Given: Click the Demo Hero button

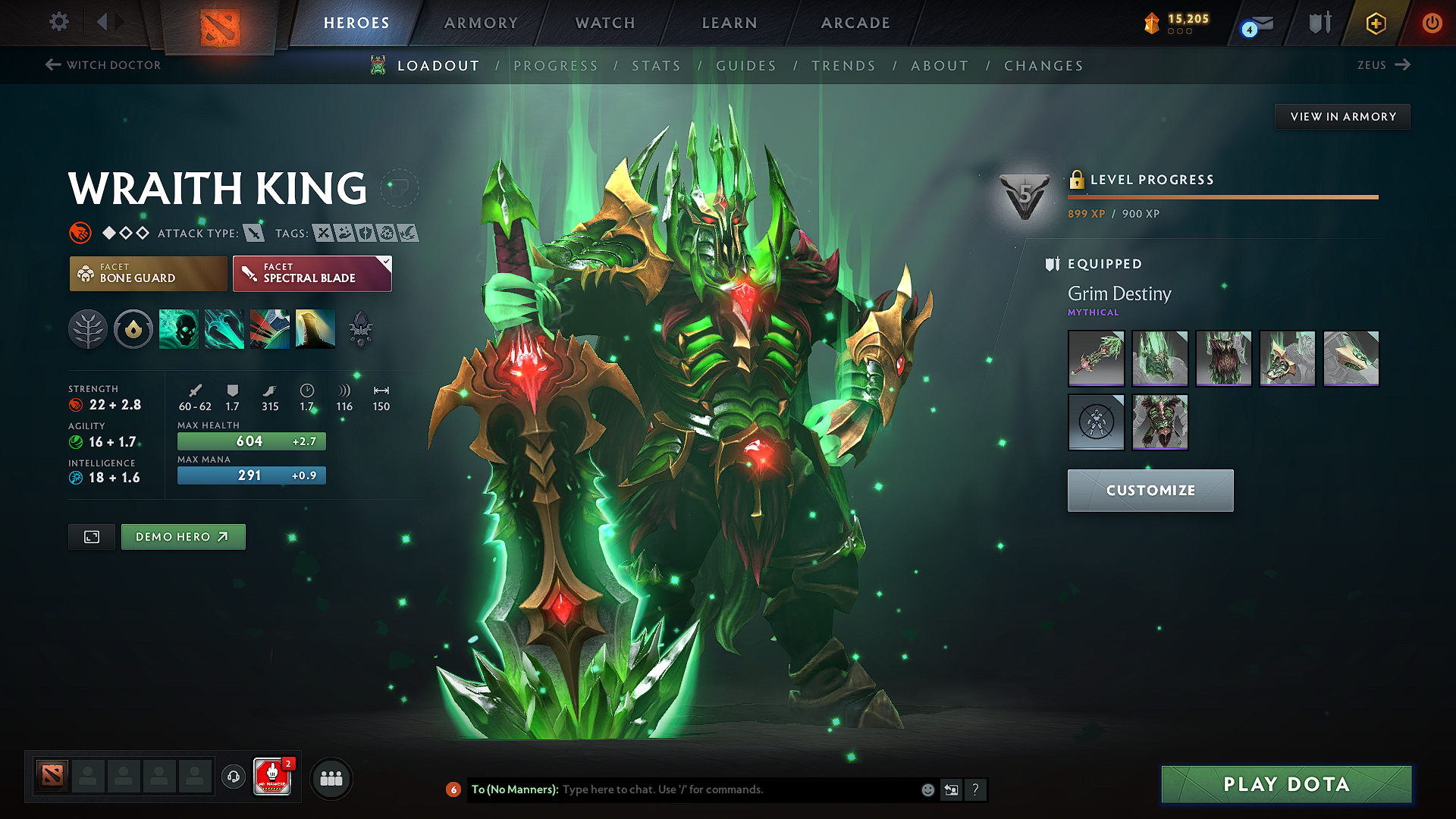Looking at the screenshot, I should [183, 536].
